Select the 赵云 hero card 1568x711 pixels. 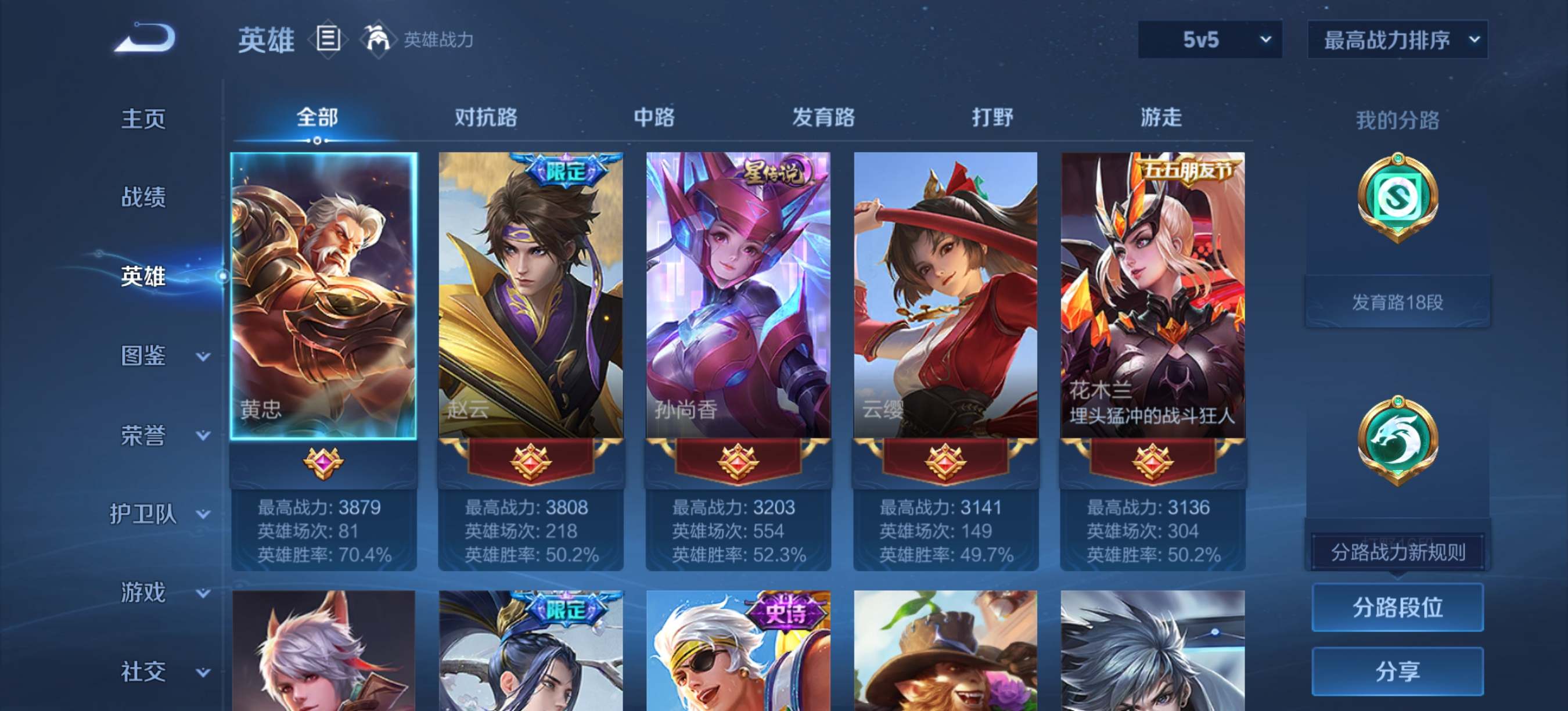click(x=531, y=295)
